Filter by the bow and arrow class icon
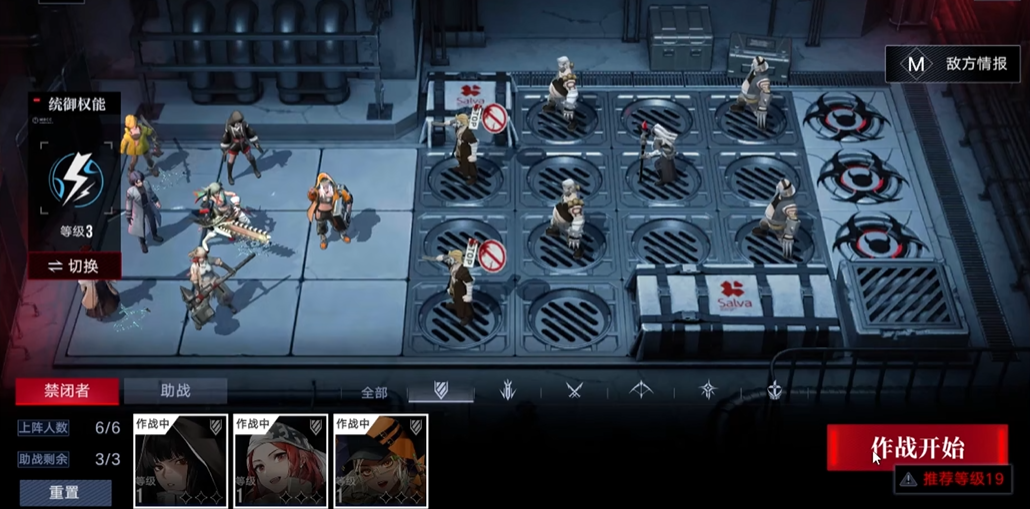This screenshot has width=1030, height=509. coord(641,390)
